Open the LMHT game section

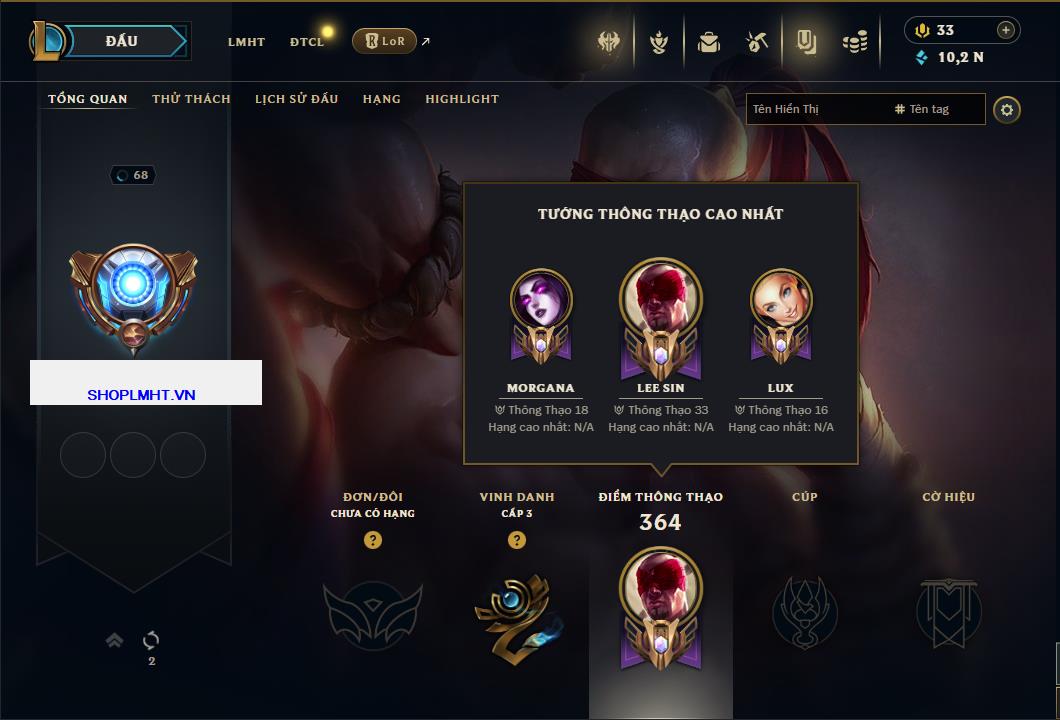246,42
